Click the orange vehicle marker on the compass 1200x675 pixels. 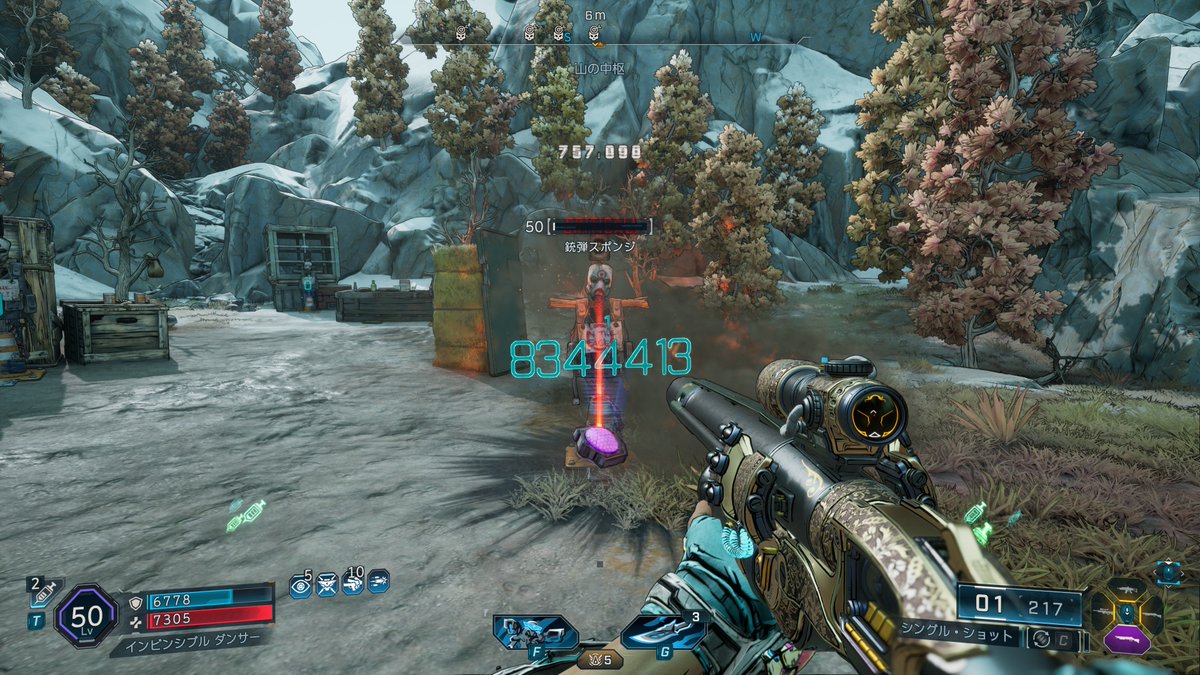597,44
